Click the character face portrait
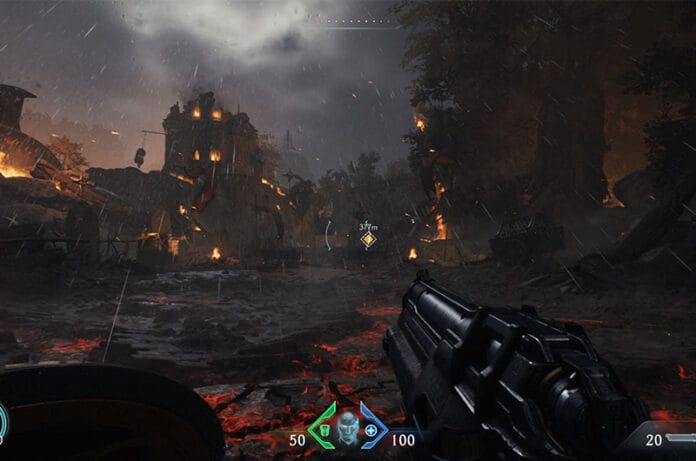This screenshot has height=461, width=696. tap(348, 426)
